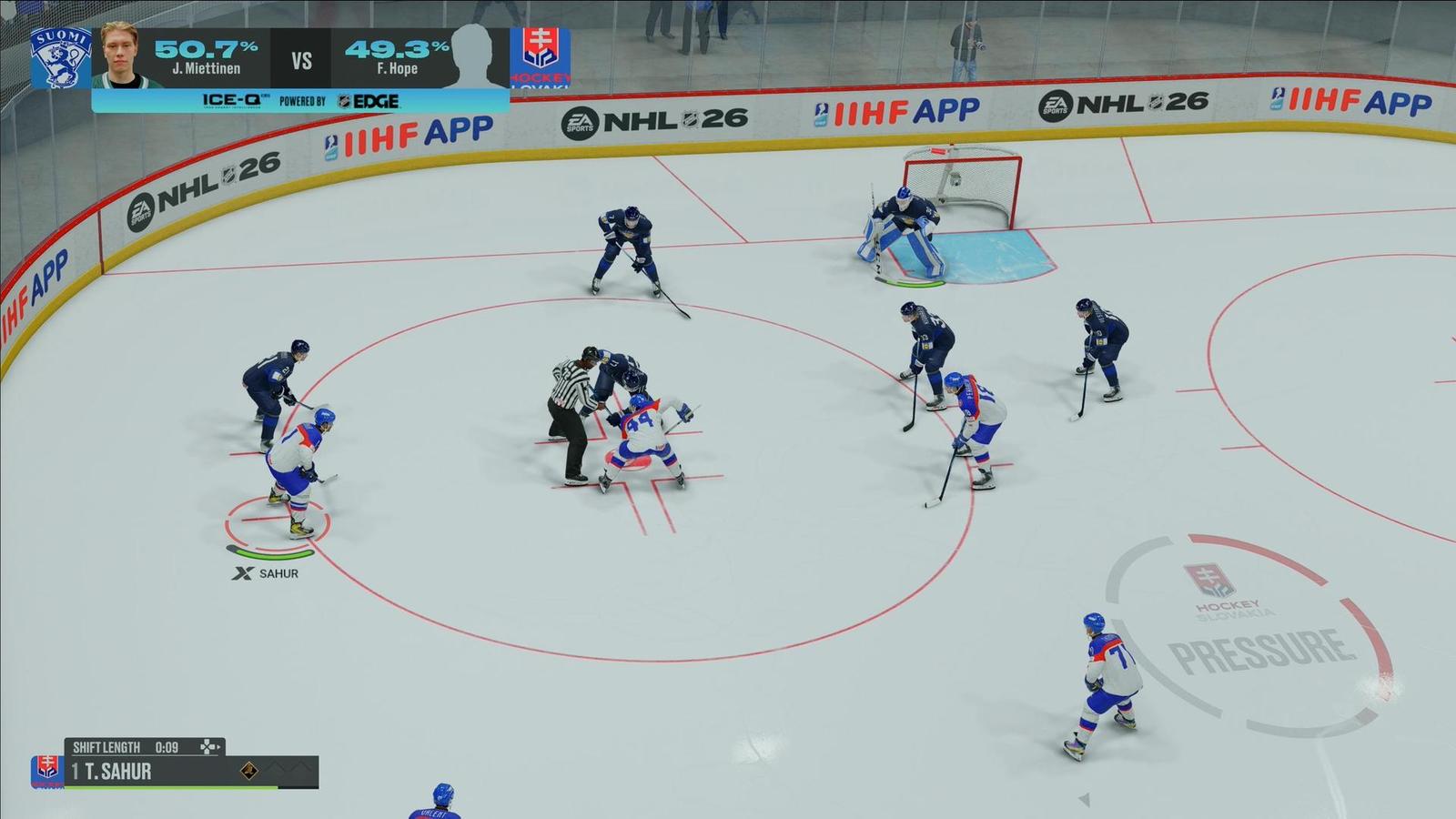Select J. Miettinen's portrait in the faceoff panel
This screenshot has height=819, width=1456.
point(126,56)
